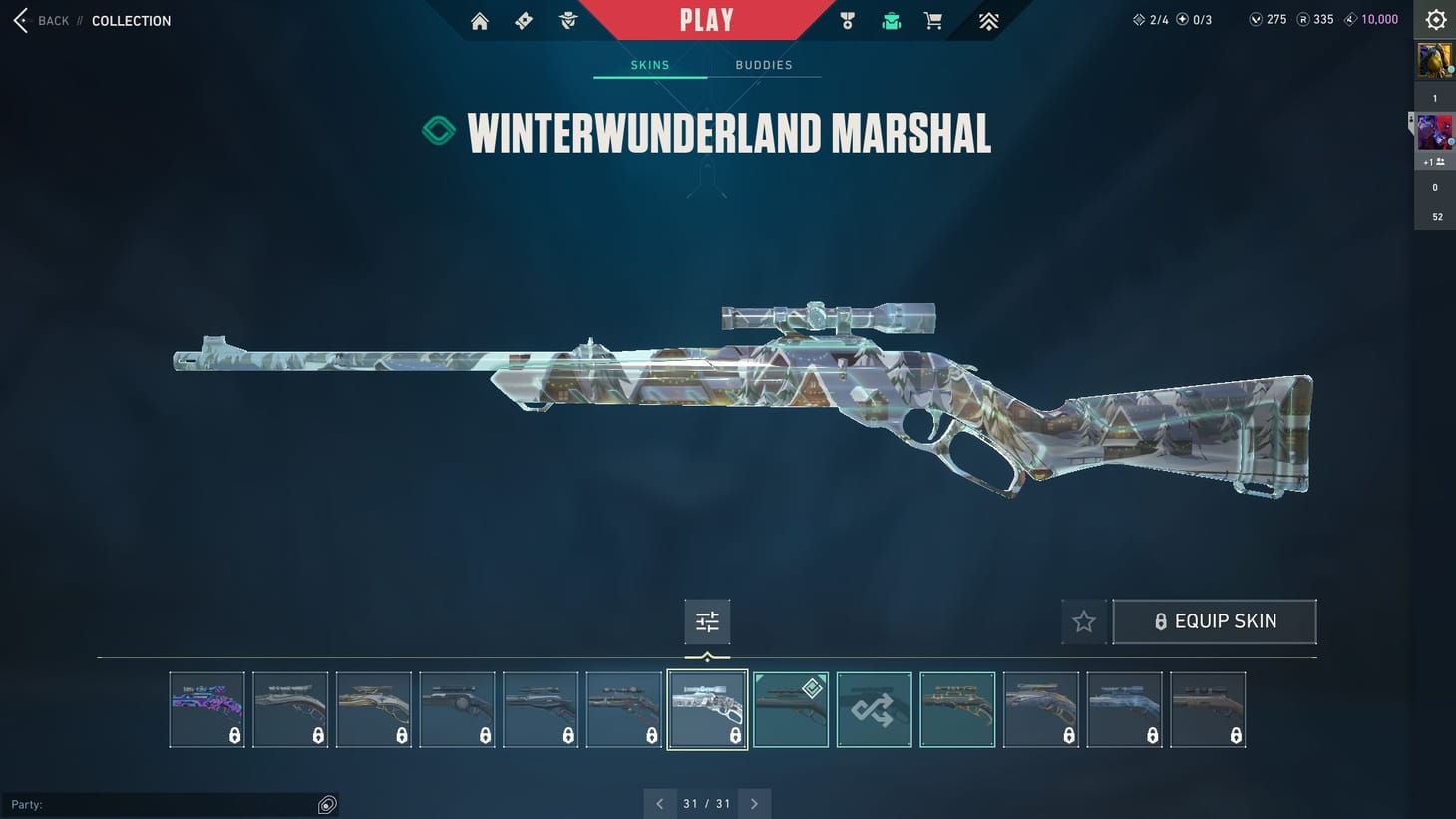Open the Home screen
Screen dimensions: 1456x819
(479, 20)
